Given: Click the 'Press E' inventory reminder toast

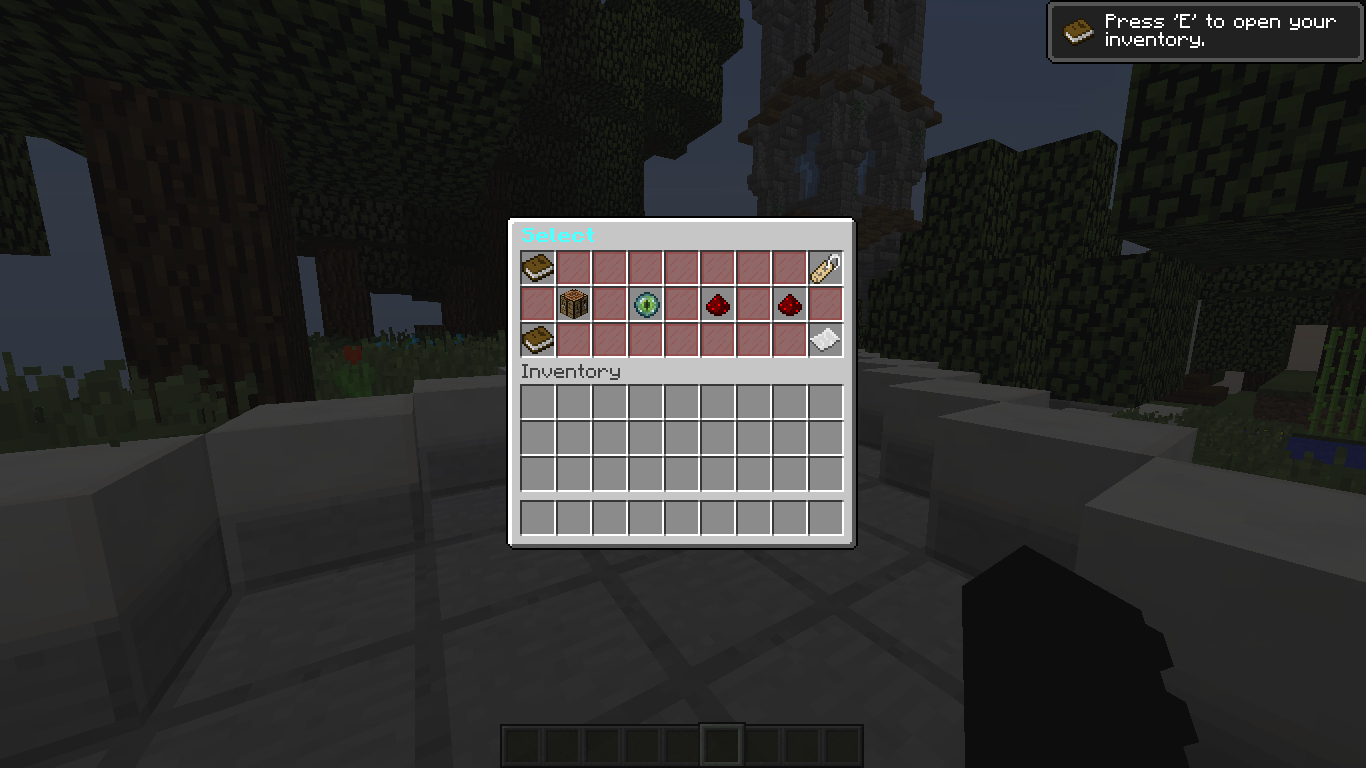Looking at the screenshot, I should (x=1203, y=31).
